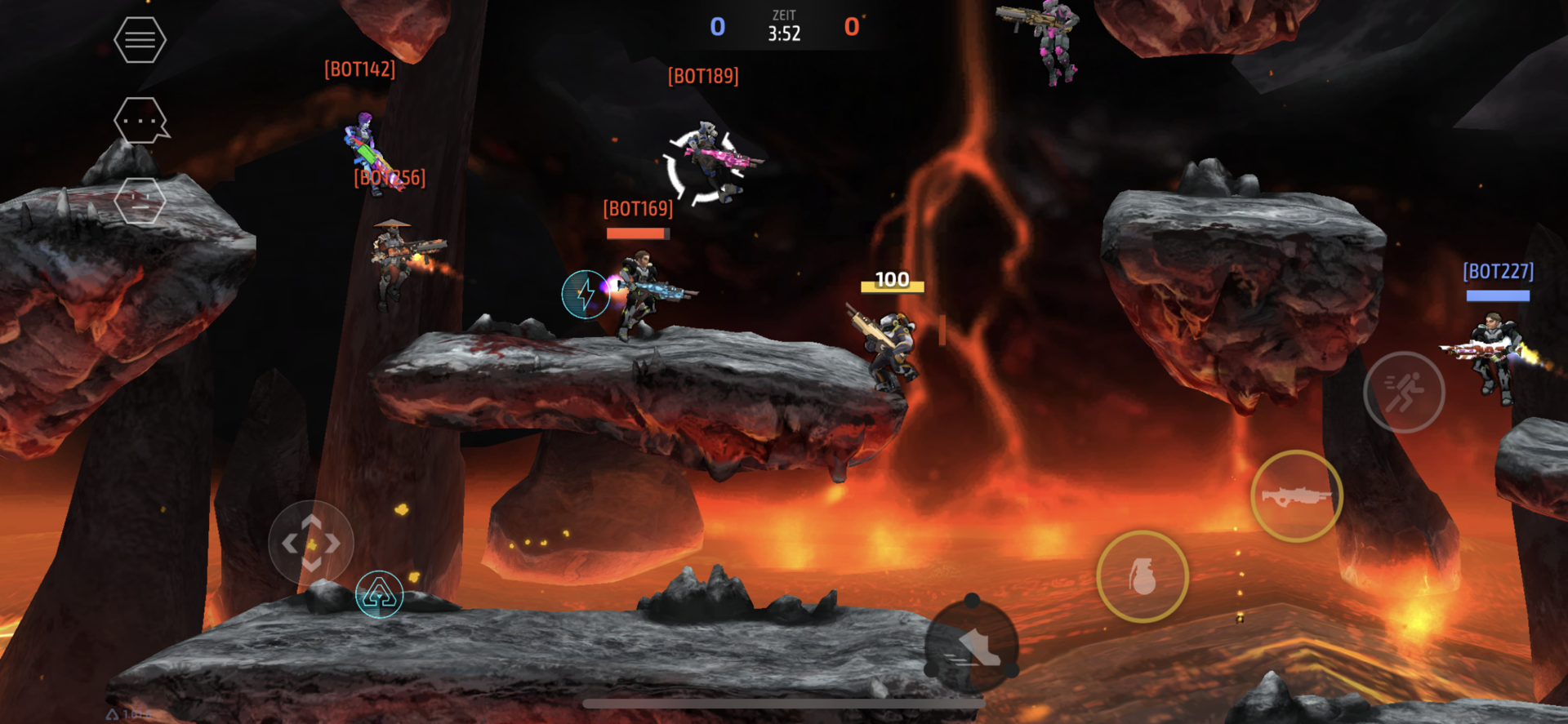
Task: Open the hexagonal hamburger menu
Action: pyautogui.click(x=140, y=39)
